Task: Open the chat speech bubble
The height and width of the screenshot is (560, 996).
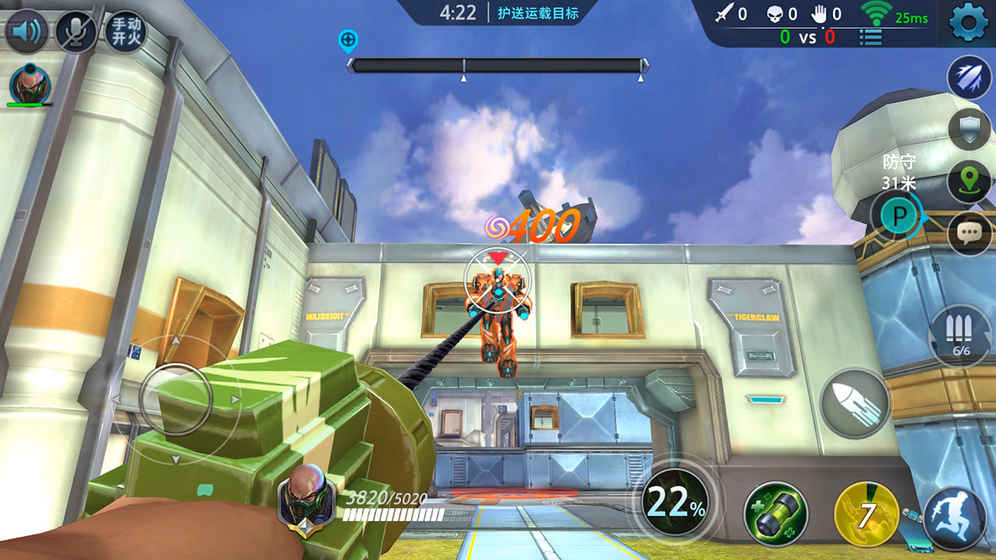Action: click(x=968, y=231)
